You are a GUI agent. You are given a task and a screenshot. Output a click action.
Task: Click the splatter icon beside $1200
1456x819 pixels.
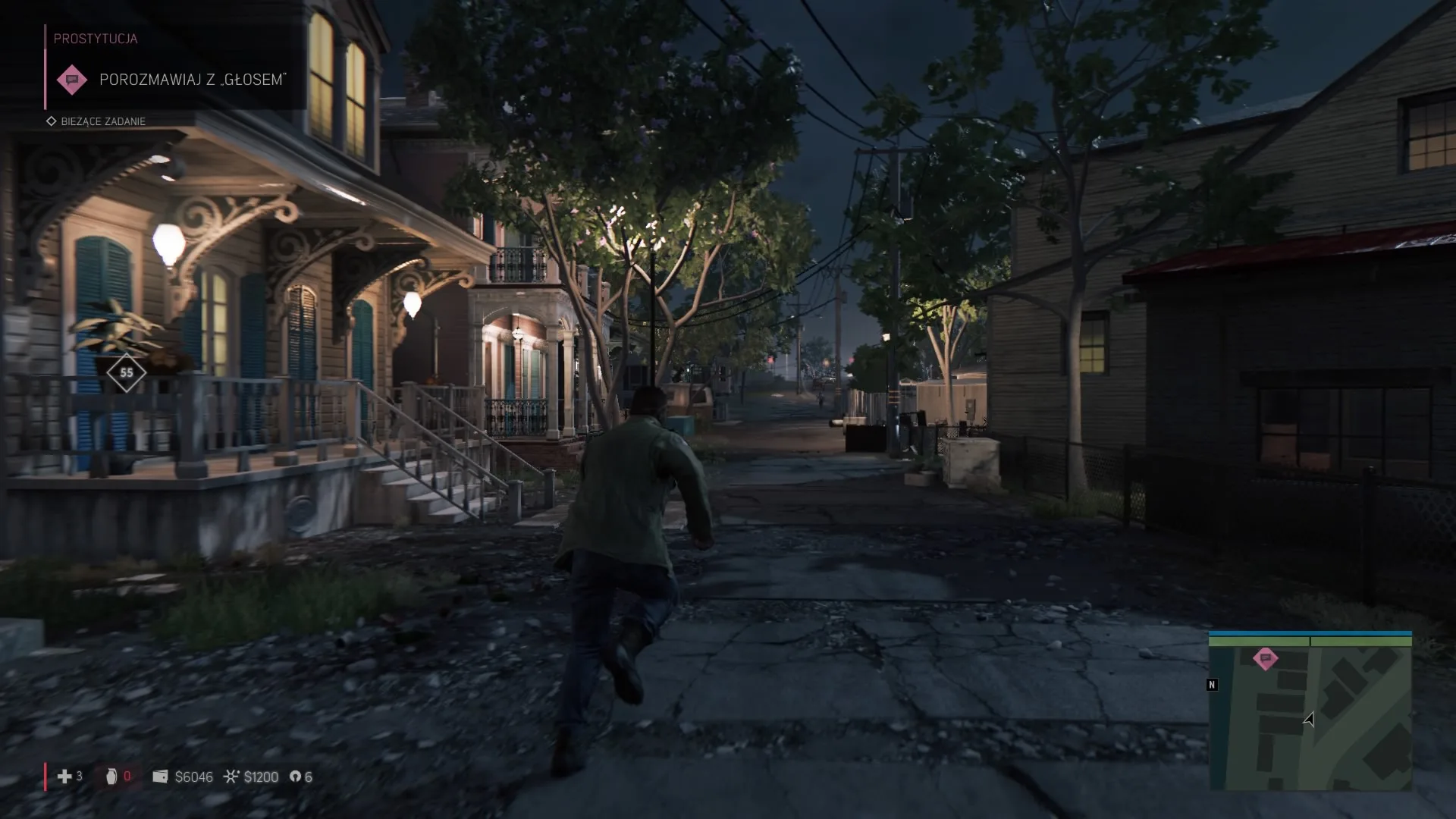pyautogui.click(x=231, y=777)
